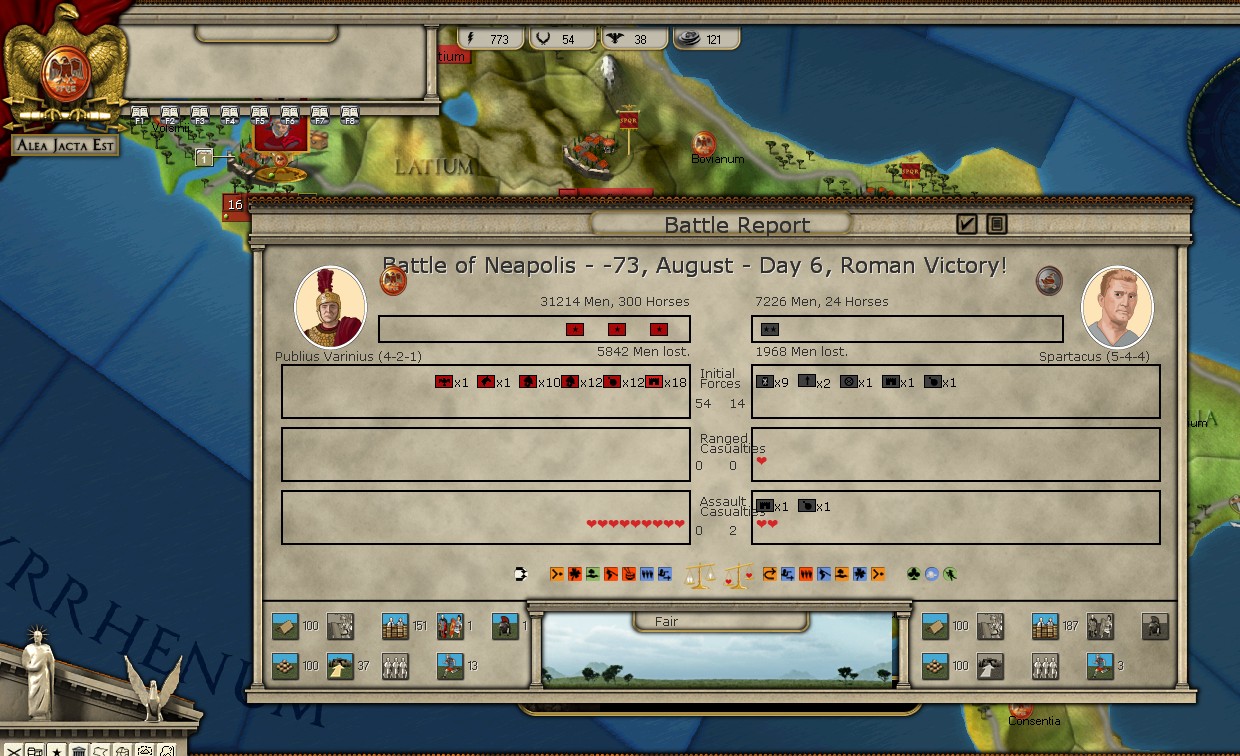Select the Publius Varinius commander portrait
Image resolution: width=1240 pixels, height=756 pixels.
coord(330,308)
